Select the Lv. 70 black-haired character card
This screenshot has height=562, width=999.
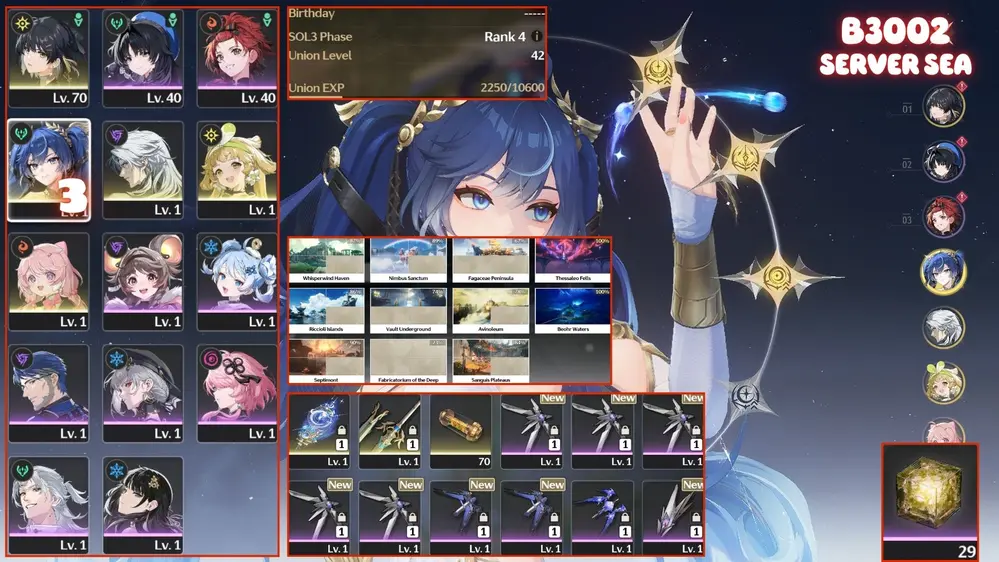pos(48,58)
